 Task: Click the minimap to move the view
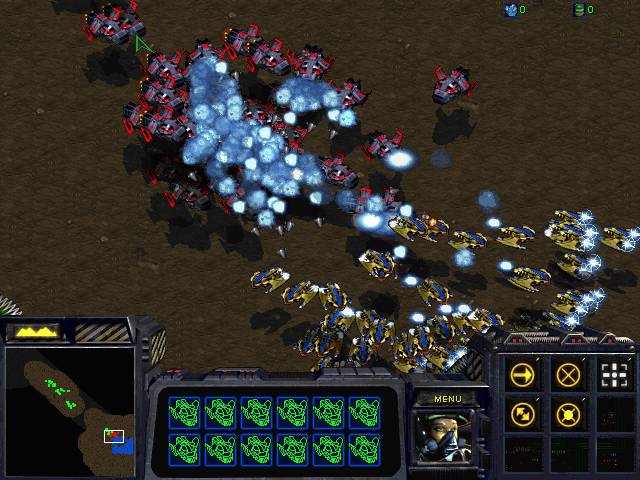pyautogui.click(x=69, y=410)
